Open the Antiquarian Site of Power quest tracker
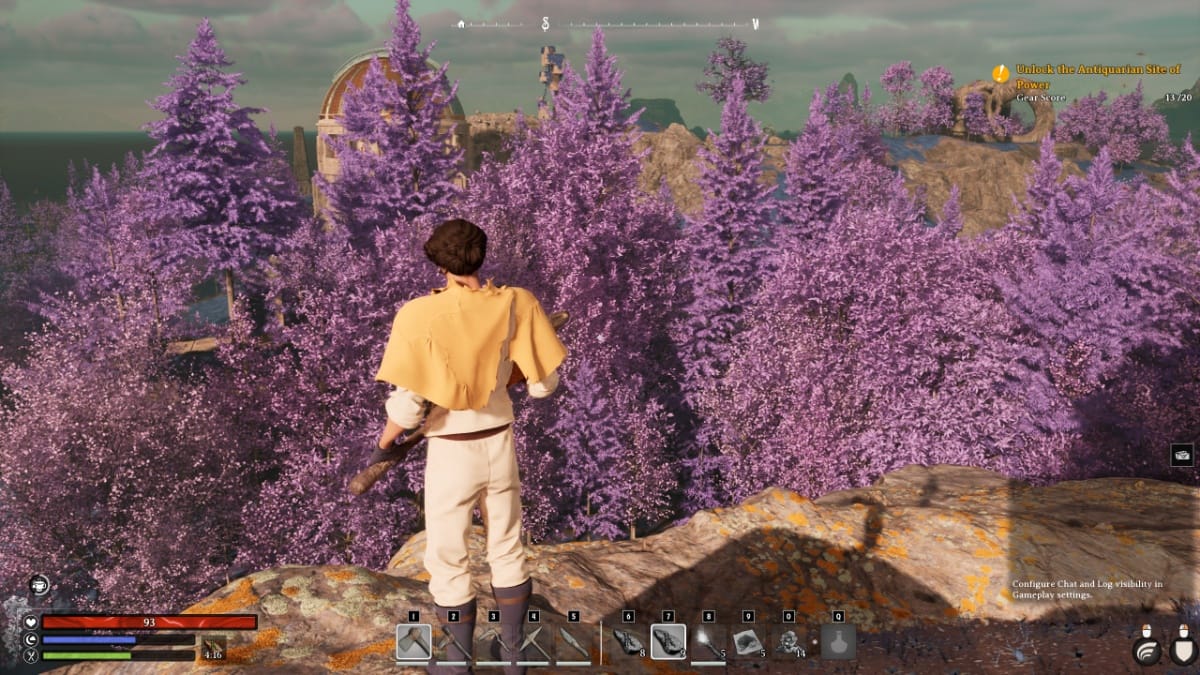1200x675 pixels. tap(1097, 76)
